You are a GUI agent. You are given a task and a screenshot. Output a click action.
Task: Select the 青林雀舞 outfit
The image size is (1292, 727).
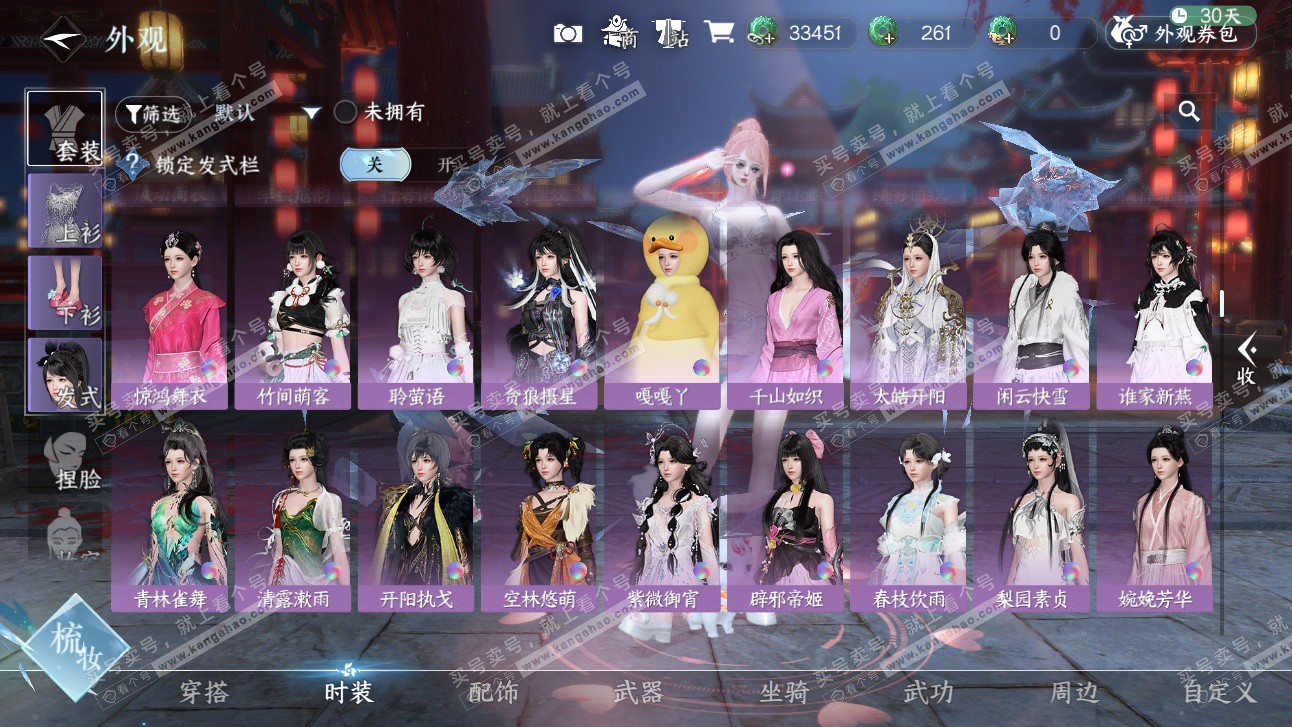click(x=170, y=520)
